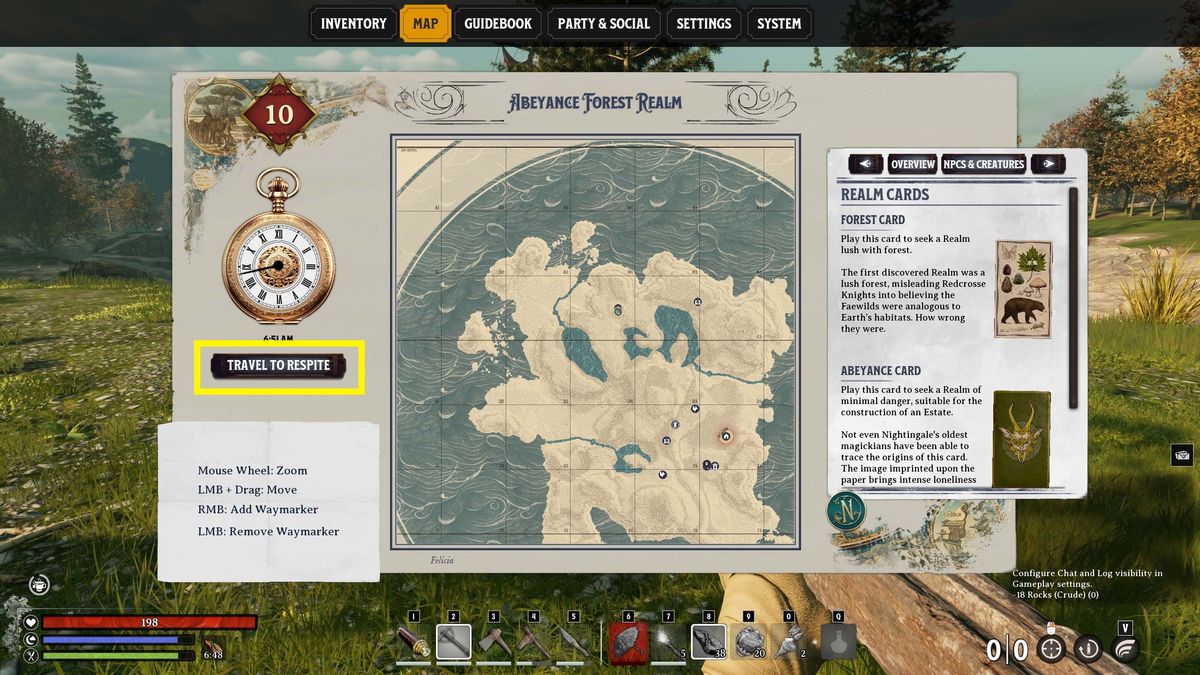Screen dimensions: 1200x675
Task: Select the Forest Card illustration
Action: pyautogui.click(x=1022, y=289)
